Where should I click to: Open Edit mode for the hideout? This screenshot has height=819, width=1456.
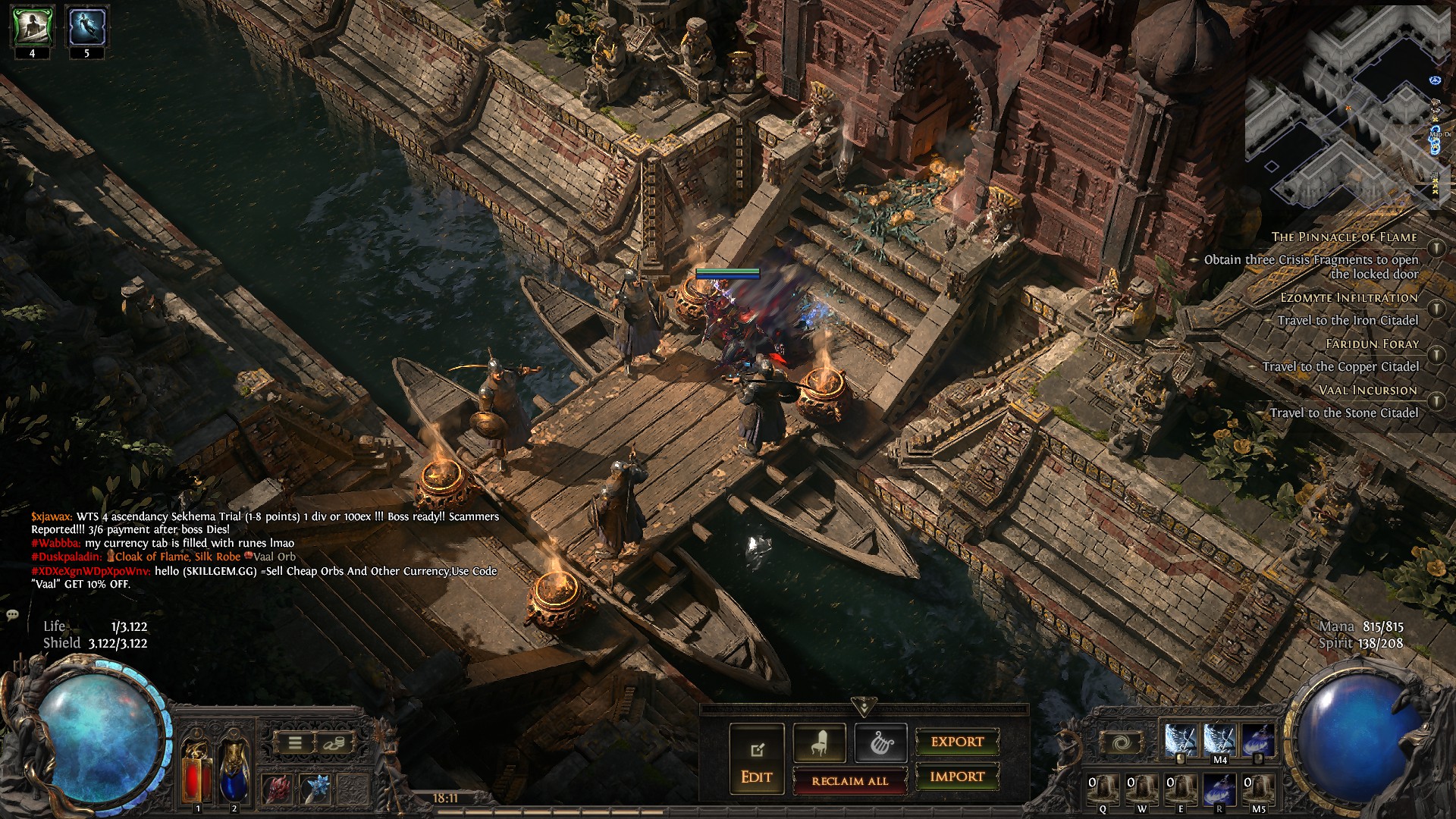tap(756, 760)
